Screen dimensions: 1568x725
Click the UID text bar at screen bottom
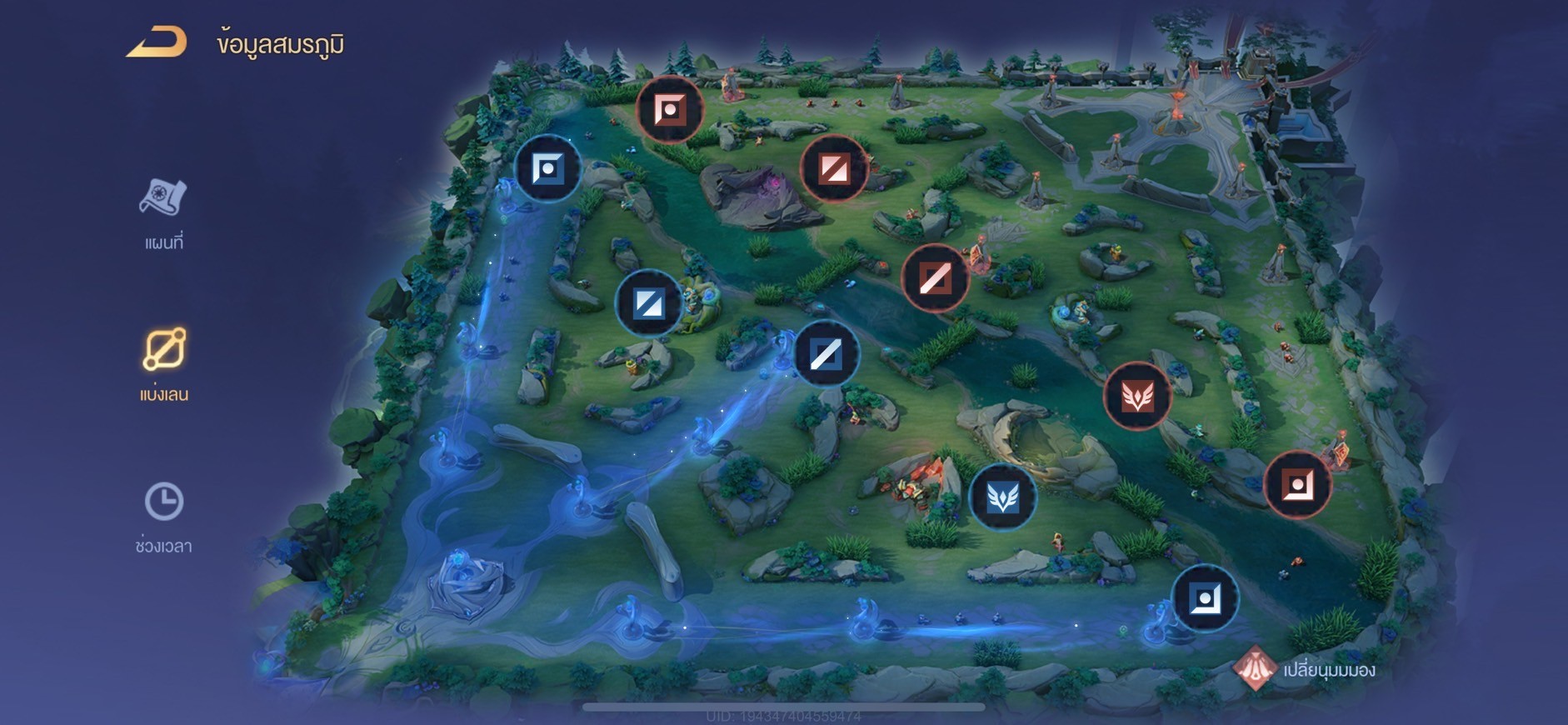pos(784,713)
